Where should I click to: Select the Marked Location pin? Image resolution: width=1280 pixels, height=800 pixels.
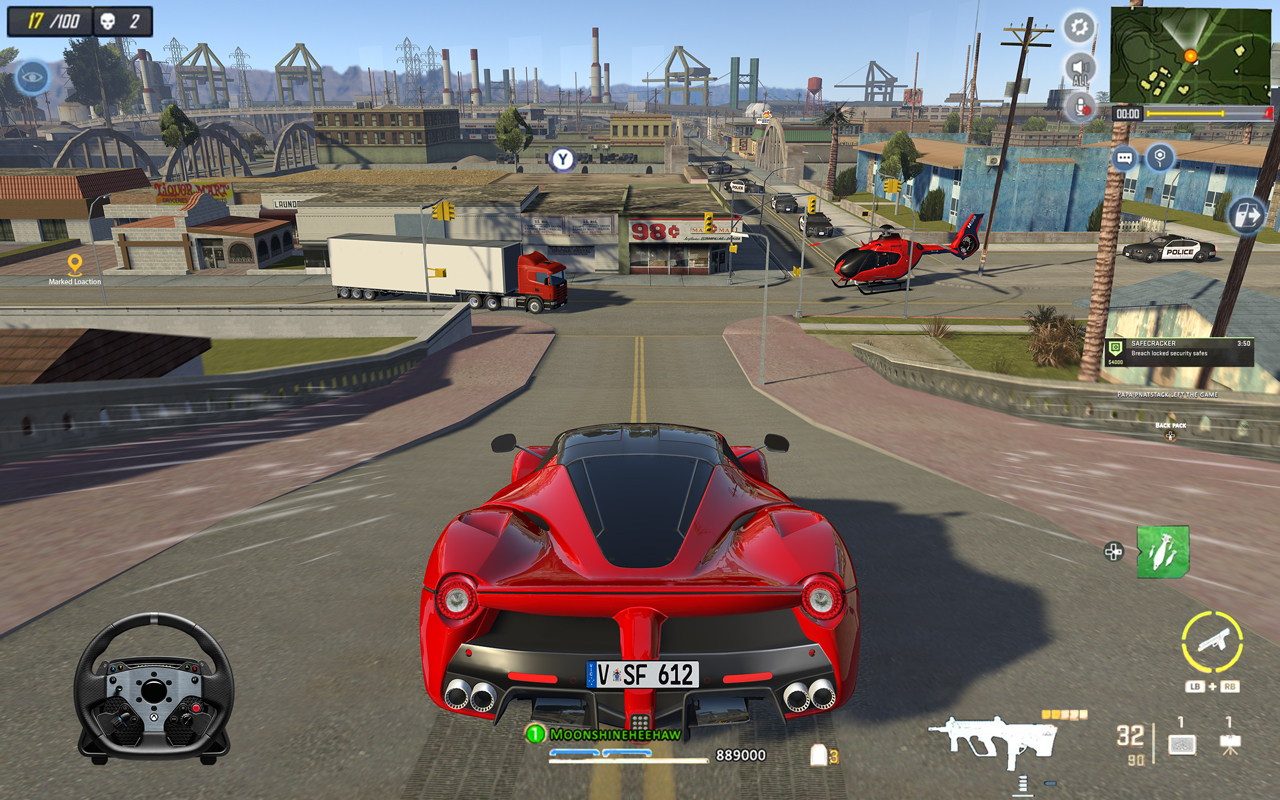(75, 265)
